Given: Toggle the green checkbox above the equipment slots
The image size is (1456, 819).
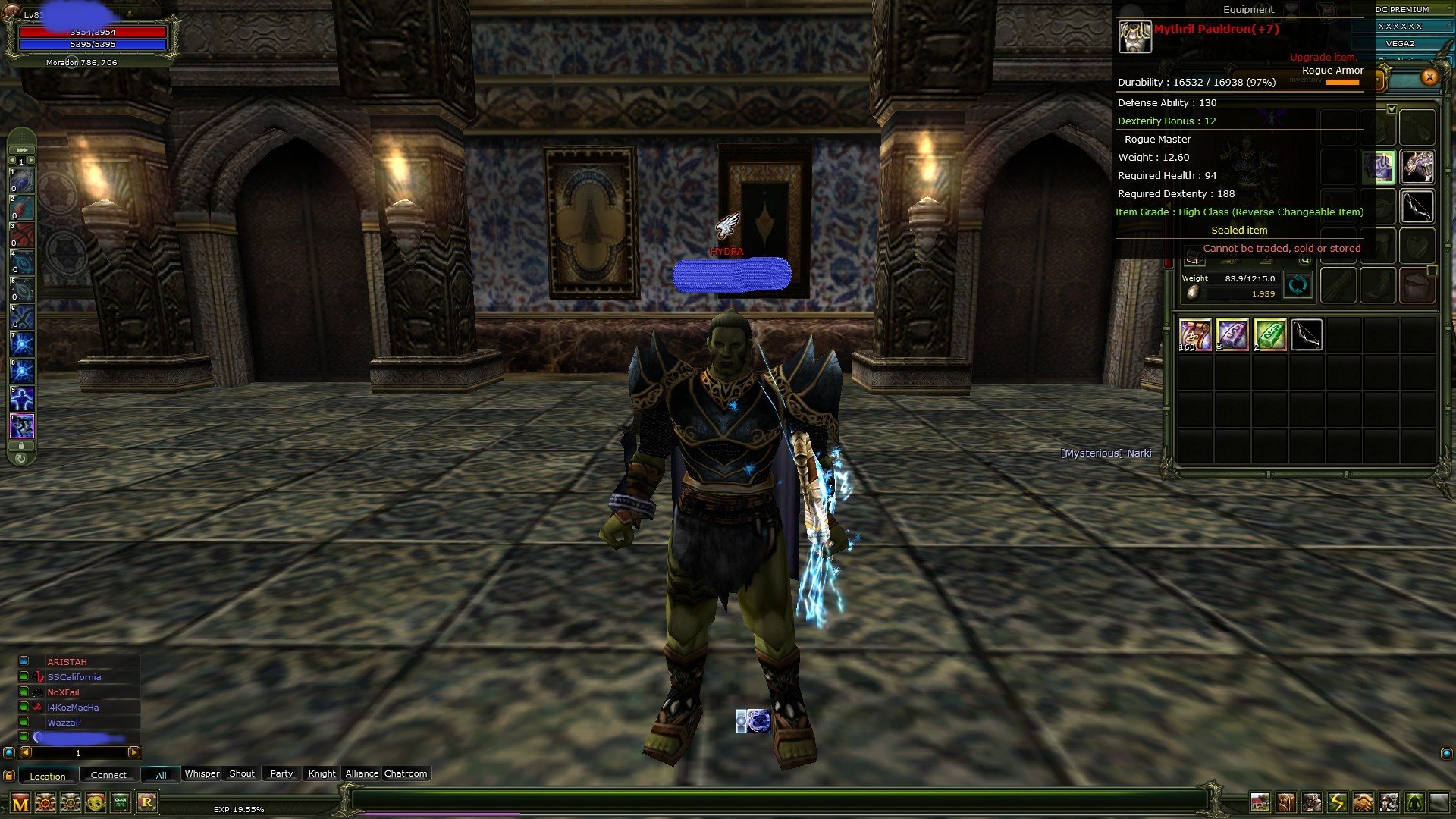Looking at the screenshot, I should point(1393,108).
